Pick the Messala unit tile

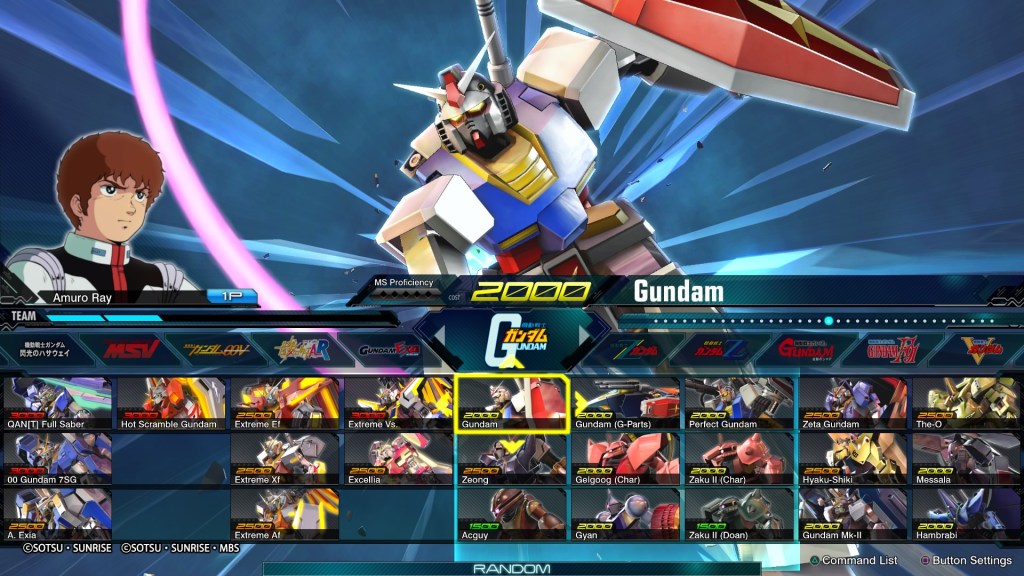click(x=965, y=458)
